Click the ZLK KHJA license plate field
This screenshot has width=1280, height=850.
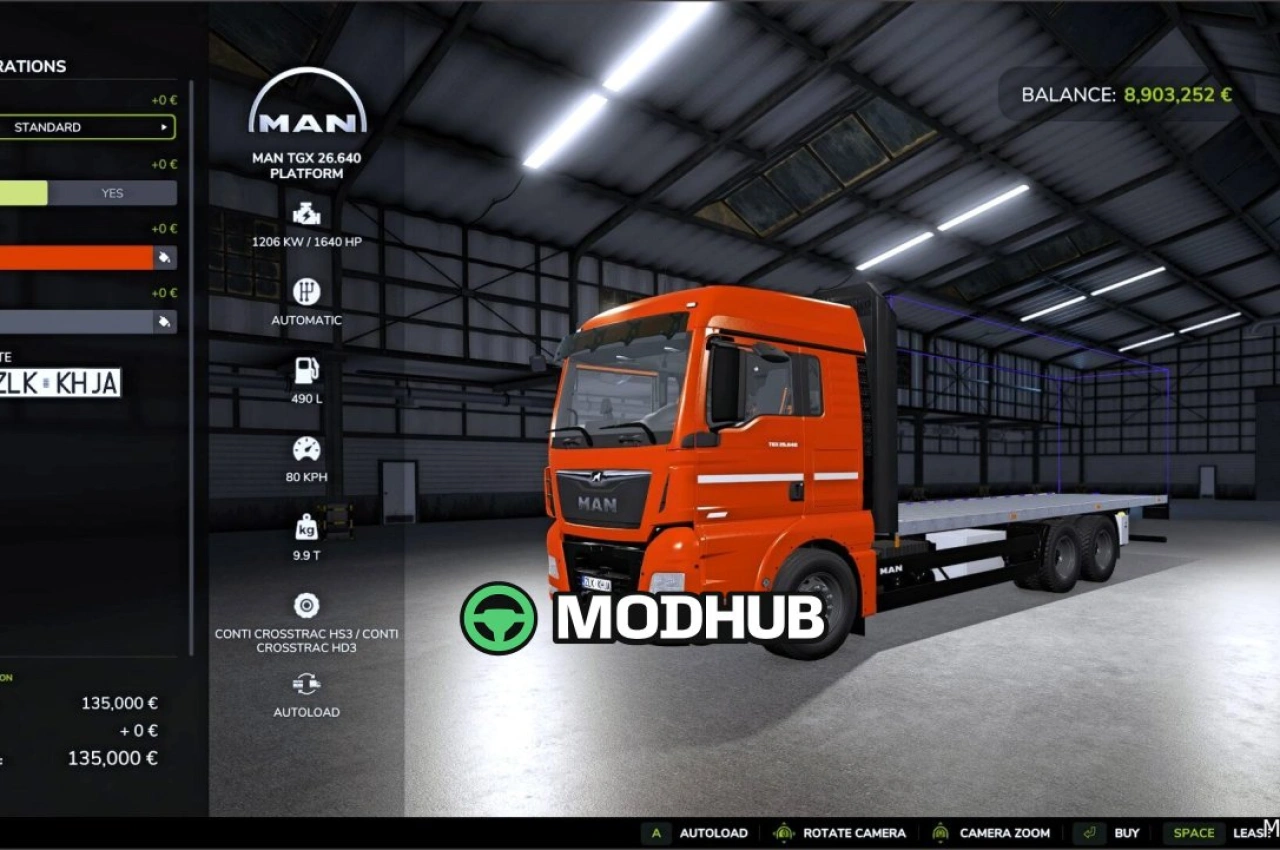60,382
